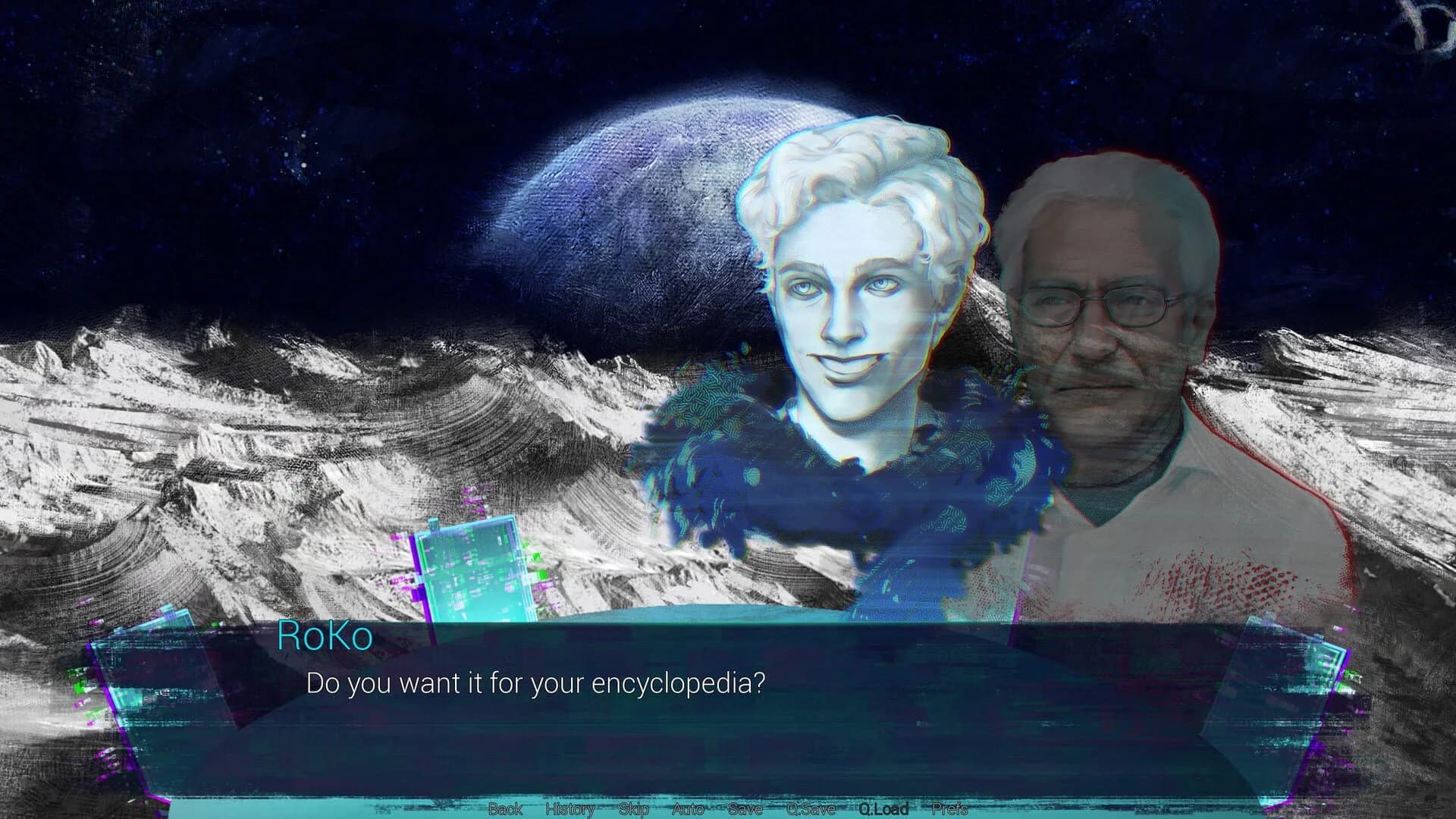1456x819 pixels.
Task: Perform a Q.Save quick save
Action: point(811,810)
